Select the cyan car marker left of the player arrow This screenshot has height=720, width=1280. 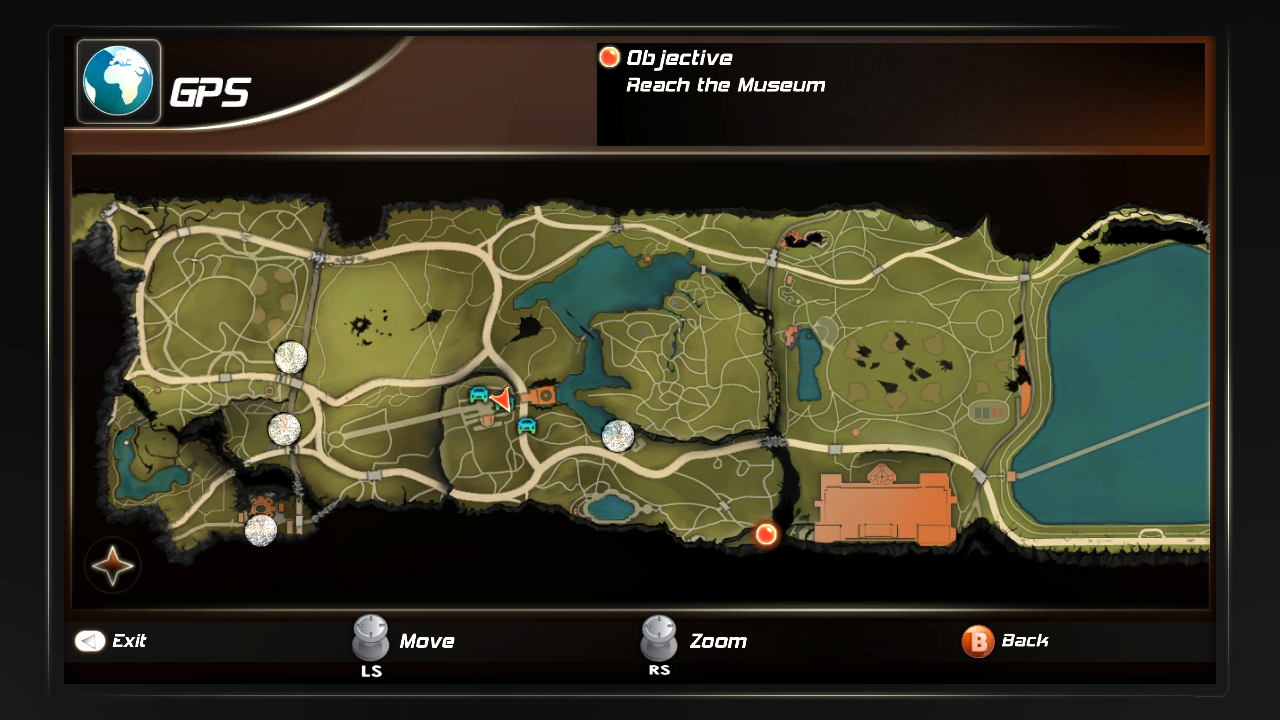[x=479, y=394]
